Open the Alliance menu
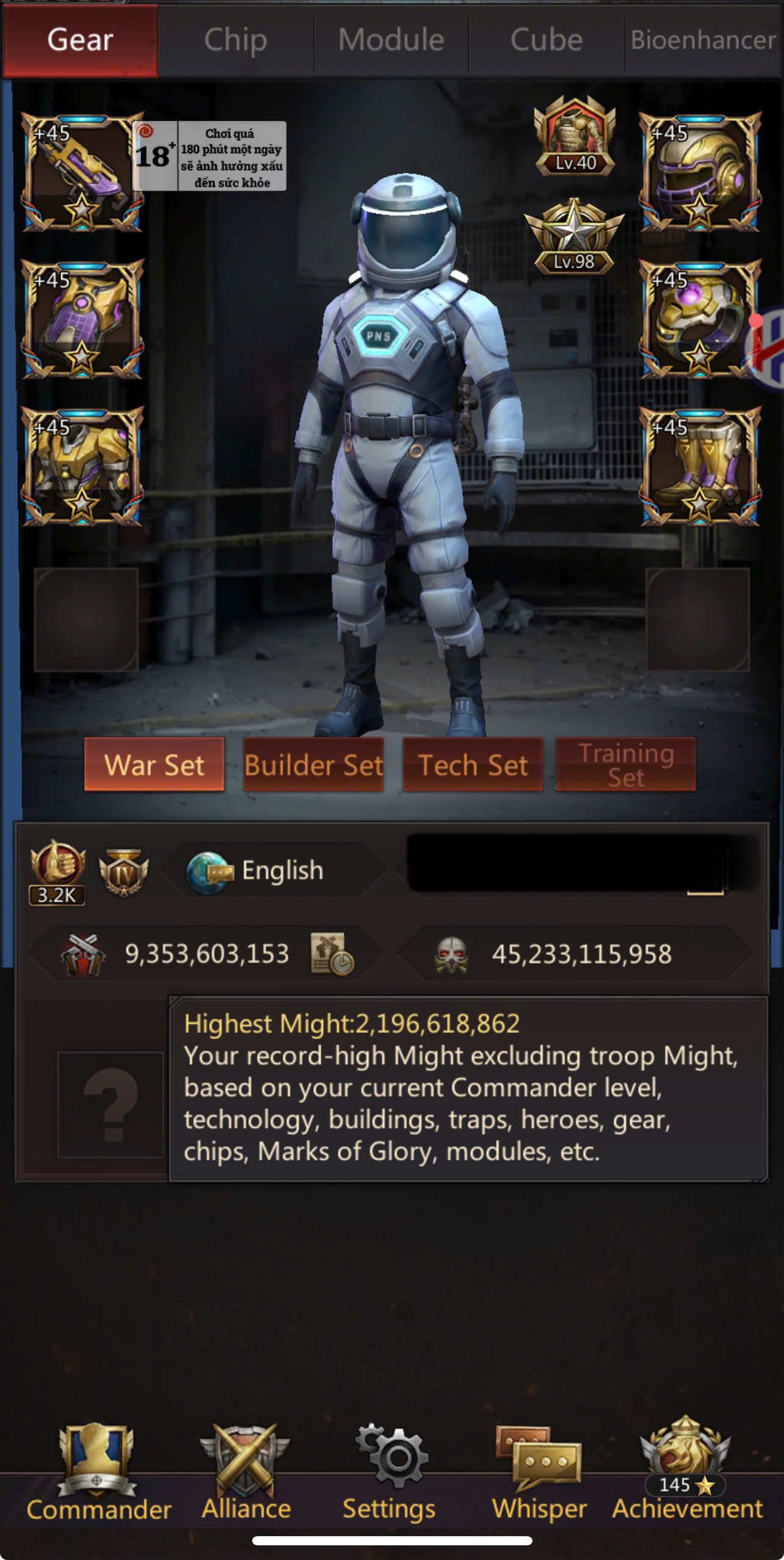Viewport: 784px width, 1560px height. (x=246, y=1473)
